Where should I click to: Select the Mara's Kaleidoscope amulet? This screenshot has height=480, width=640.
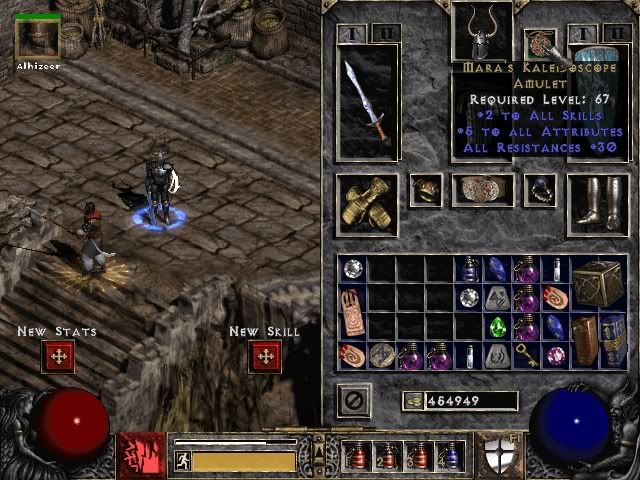point(541,45)
